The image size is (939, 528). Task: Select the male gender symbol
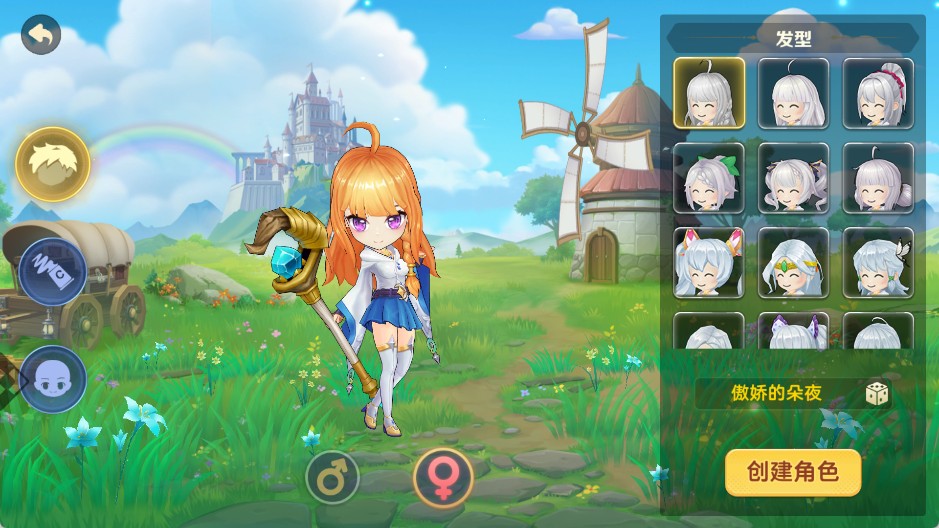pyautogui.click(x=332, y=479)
